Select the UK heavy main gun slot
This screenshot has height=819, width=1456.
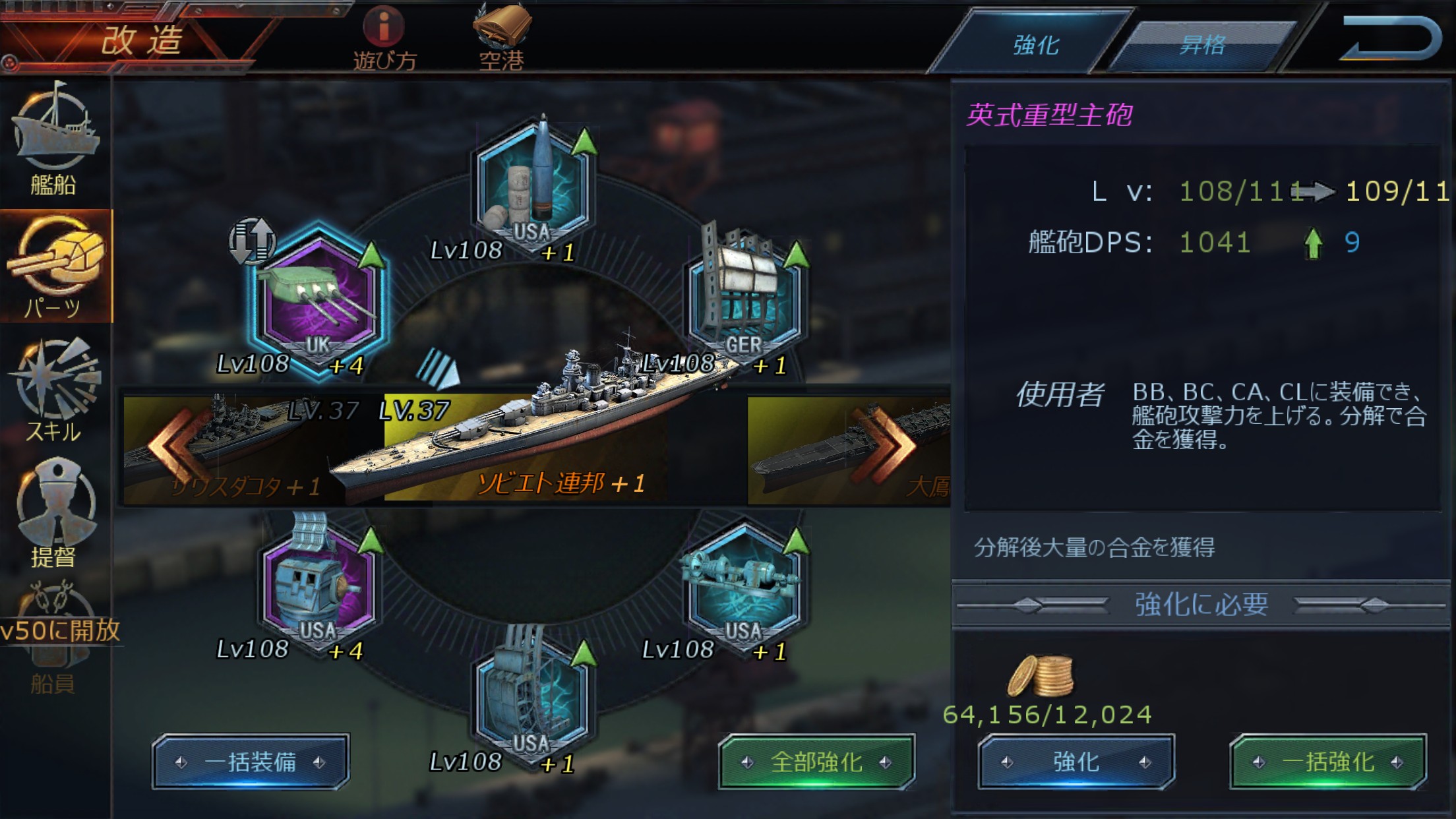318,301
